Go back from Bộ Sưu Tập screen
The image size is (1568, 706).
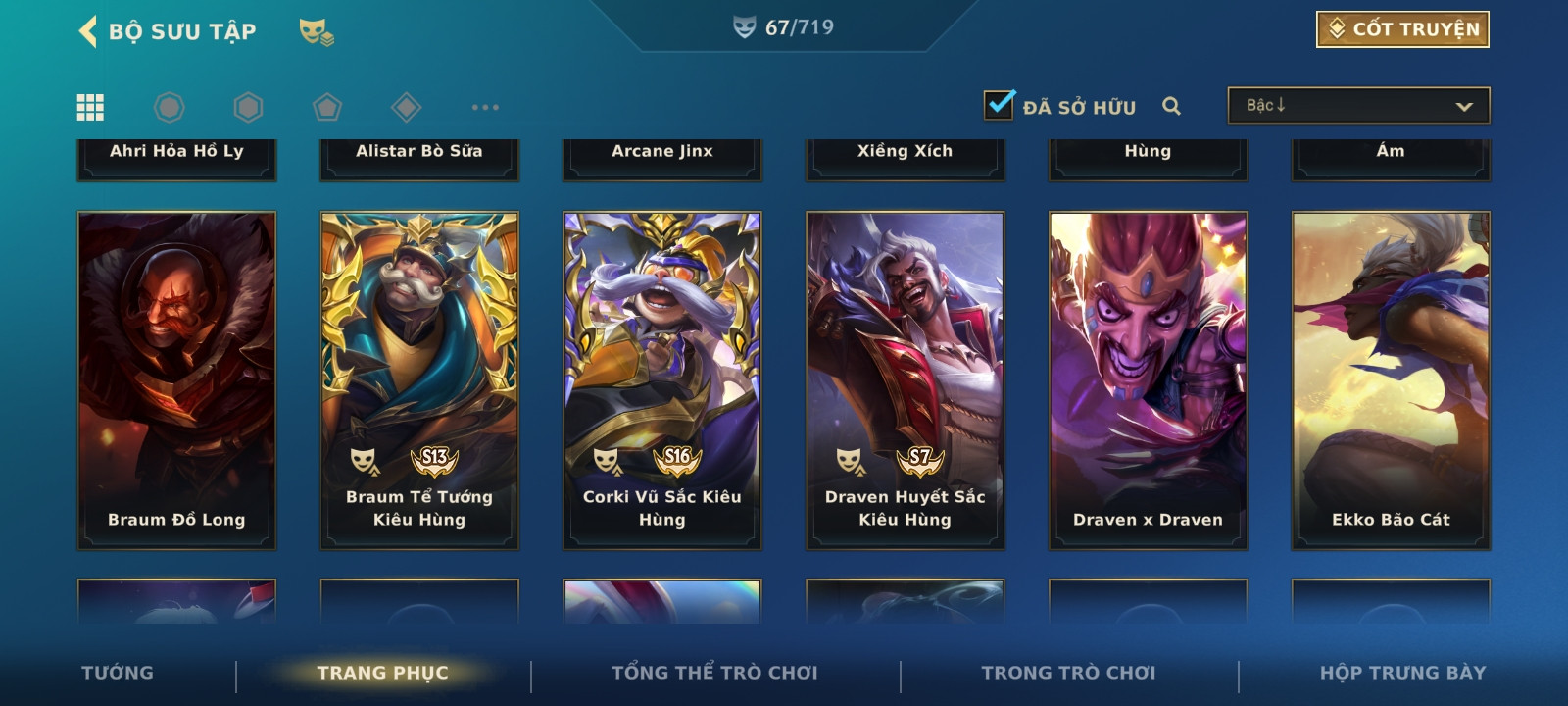88,31
